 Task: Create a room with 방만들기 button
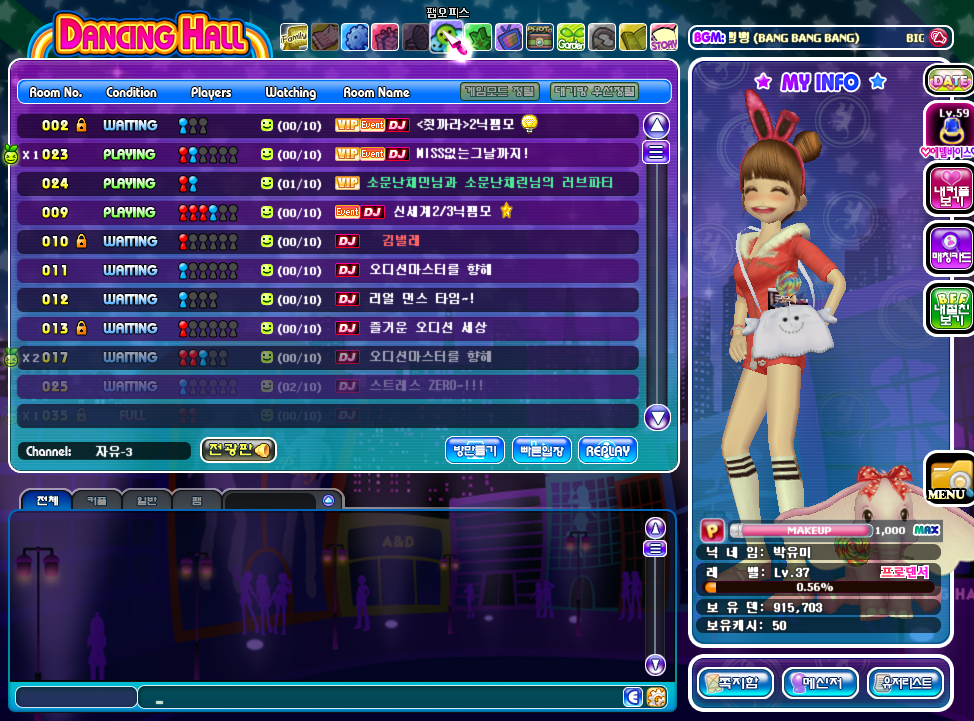click(x=475, y=451)
